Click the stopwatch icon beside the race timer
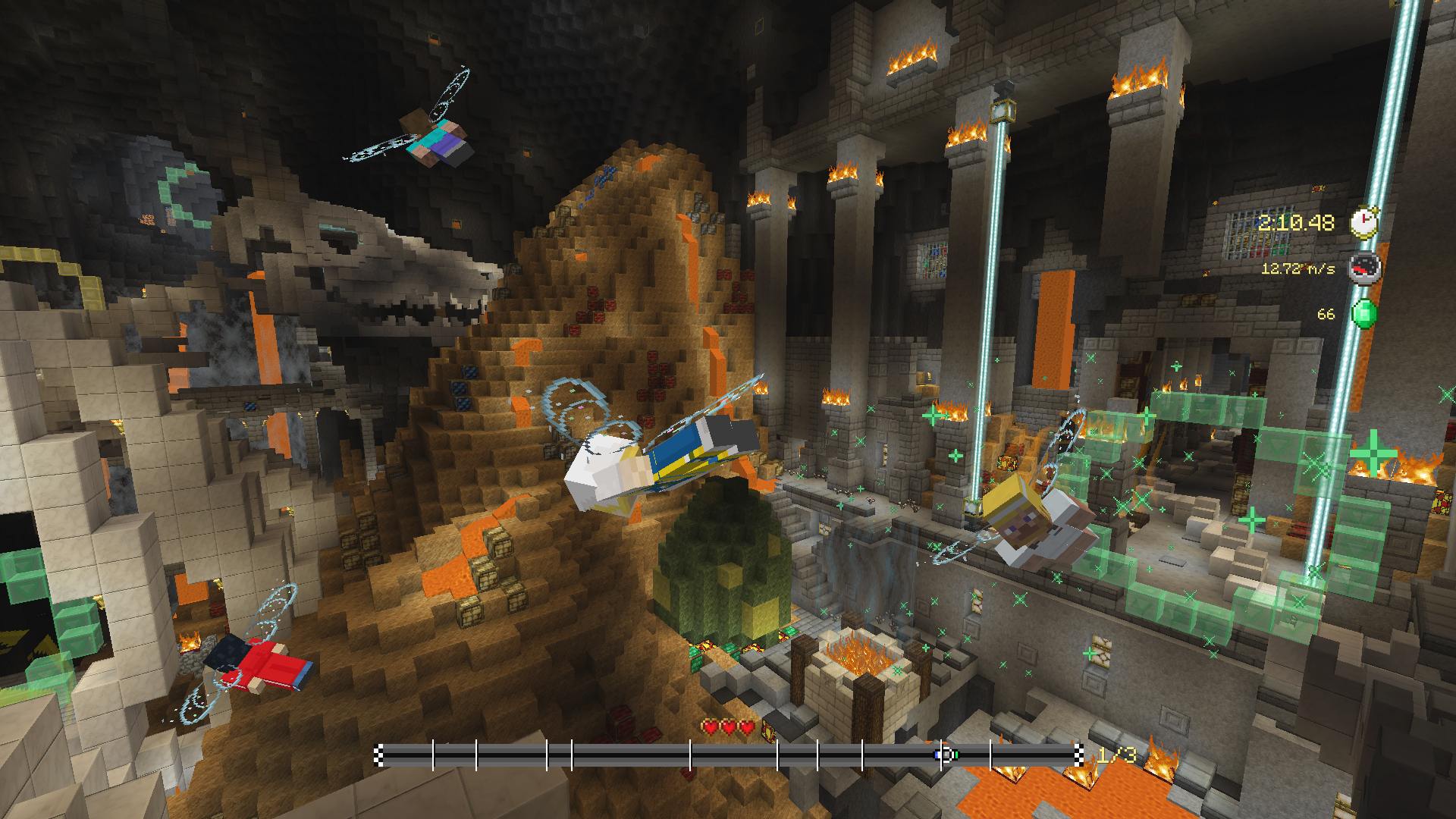The image size is (1456, 819). [x=1363, y=223]
